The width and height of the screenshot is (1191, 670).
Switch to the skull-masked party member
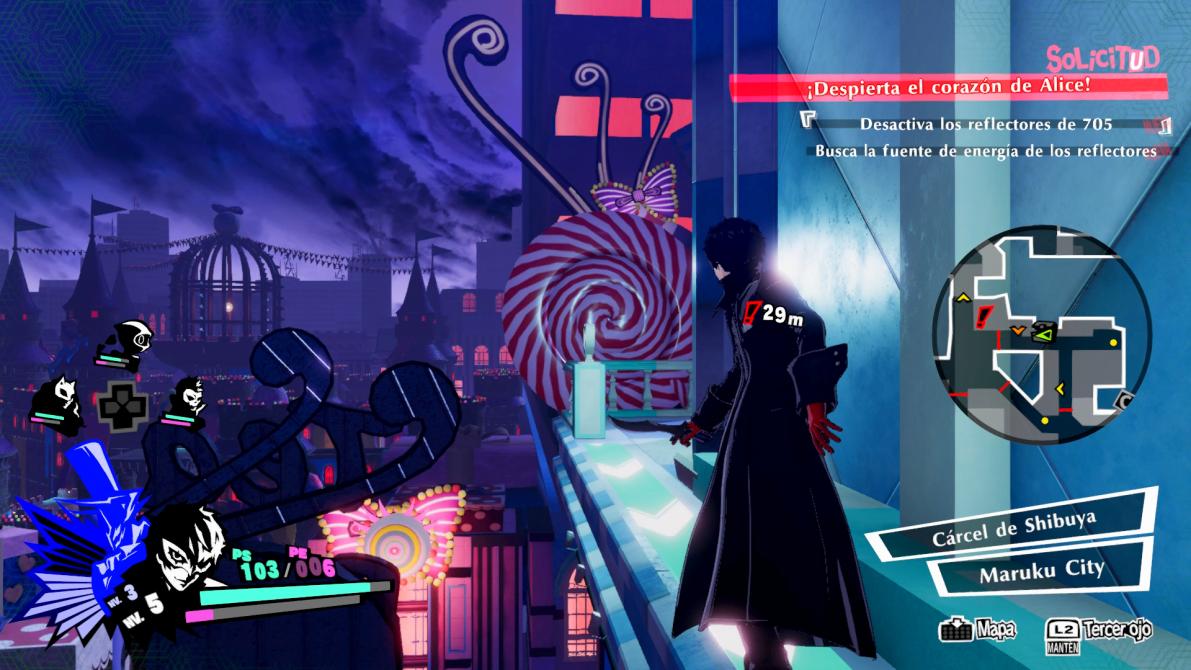coord(189,399)
